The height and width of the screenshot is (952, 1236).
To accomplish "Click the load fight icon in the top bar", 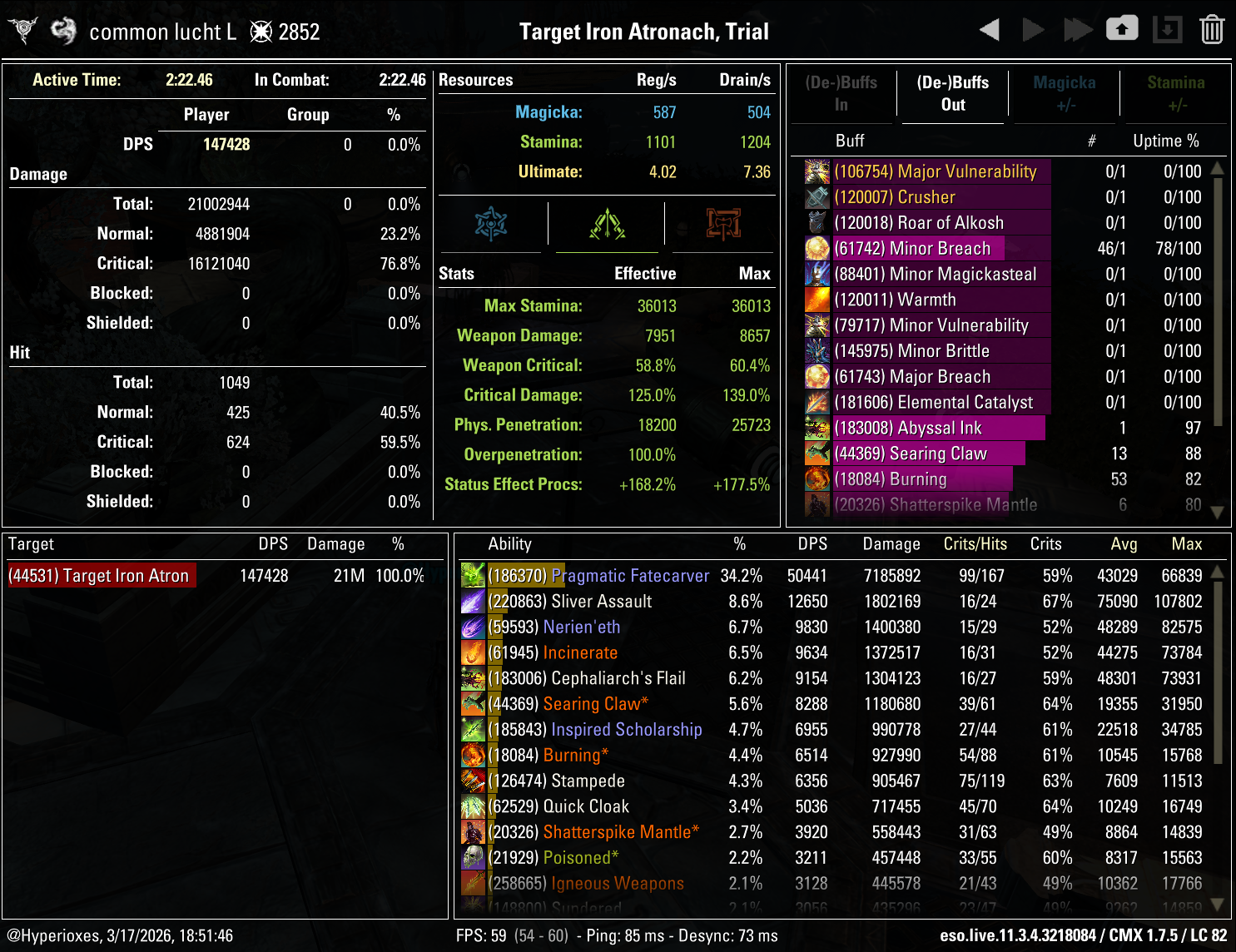I will [1167, 28].
